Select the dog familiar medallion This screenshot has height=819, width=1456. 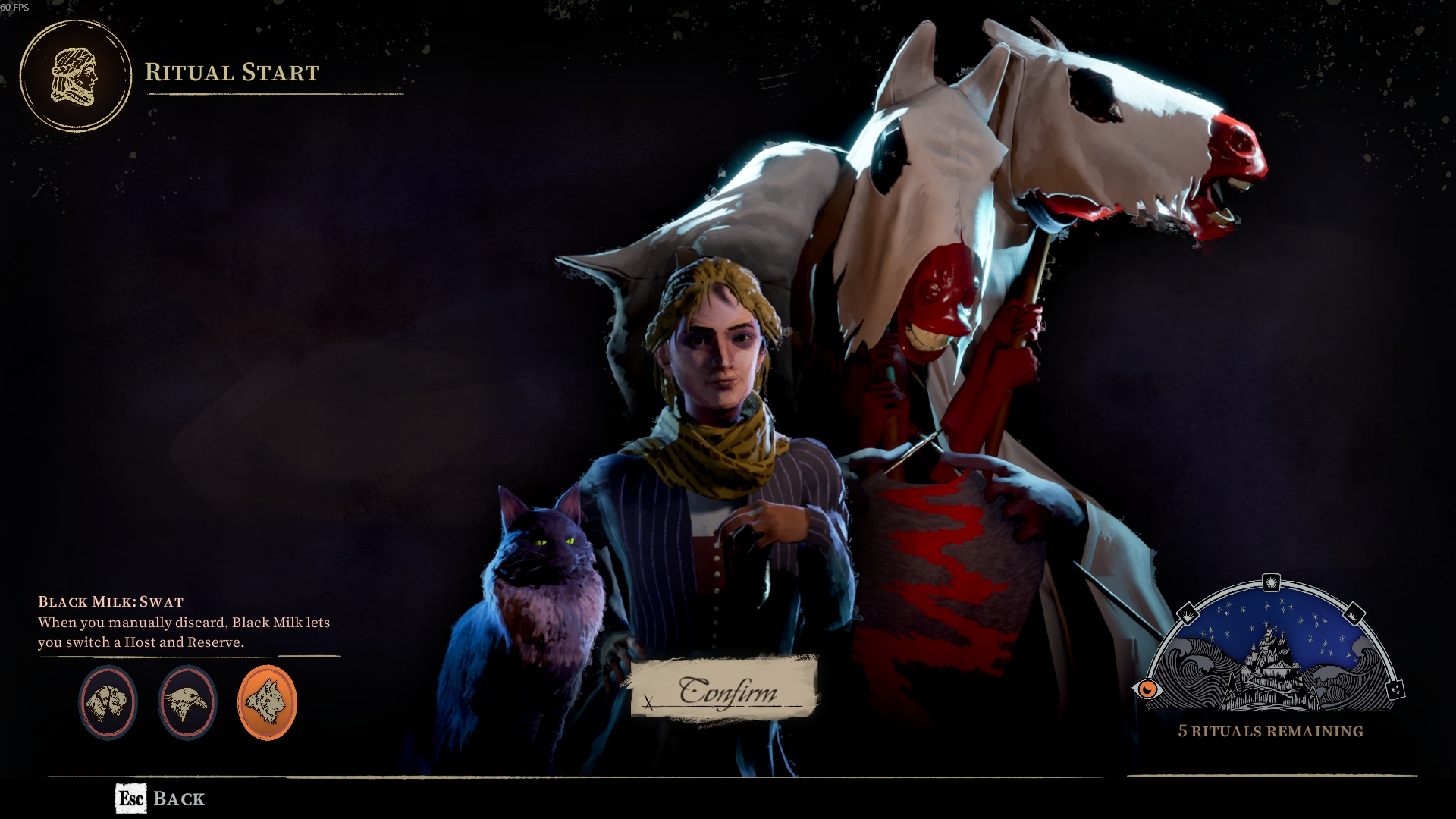108,702
